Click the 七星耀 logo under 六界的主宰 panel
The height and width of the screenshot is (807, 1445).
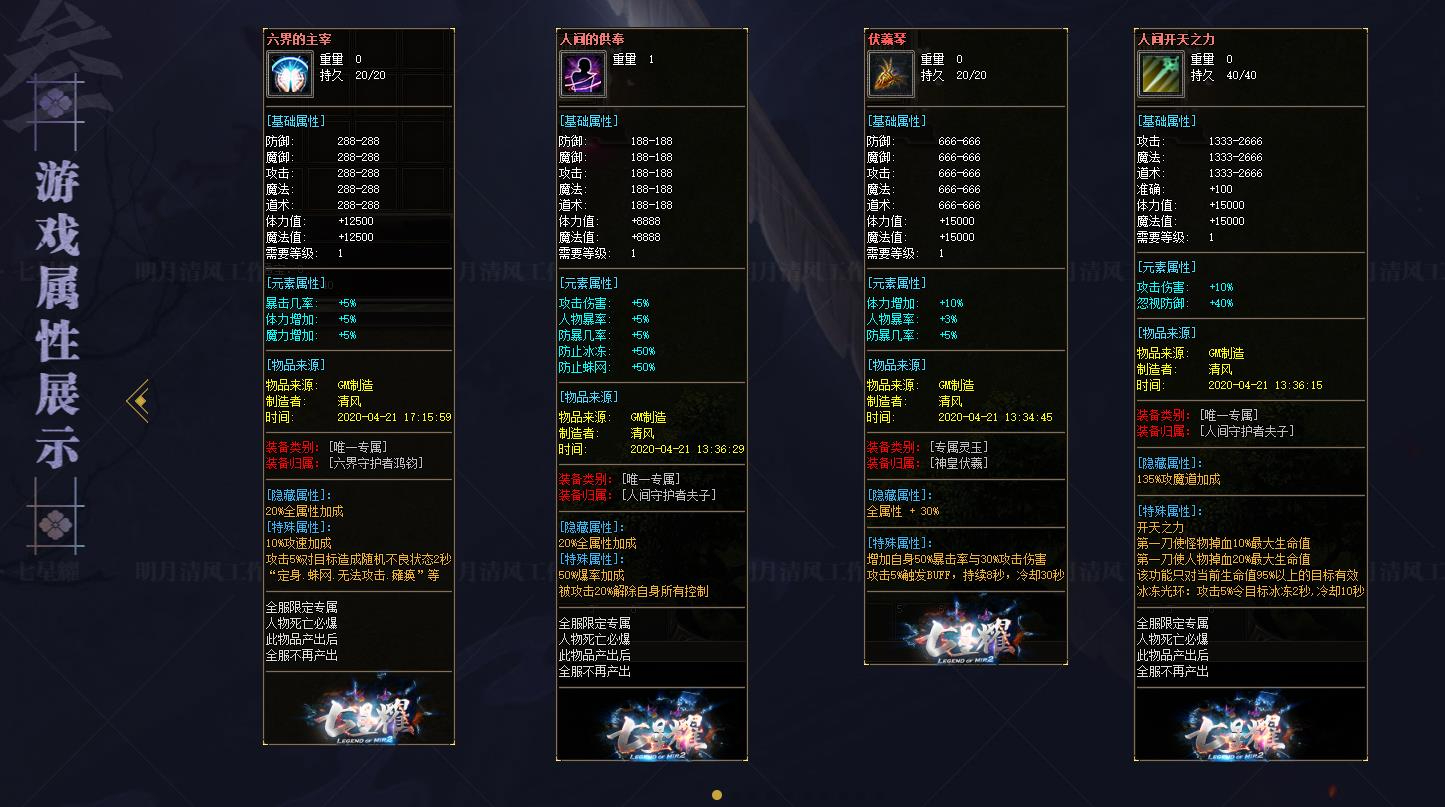coord(358,712)
